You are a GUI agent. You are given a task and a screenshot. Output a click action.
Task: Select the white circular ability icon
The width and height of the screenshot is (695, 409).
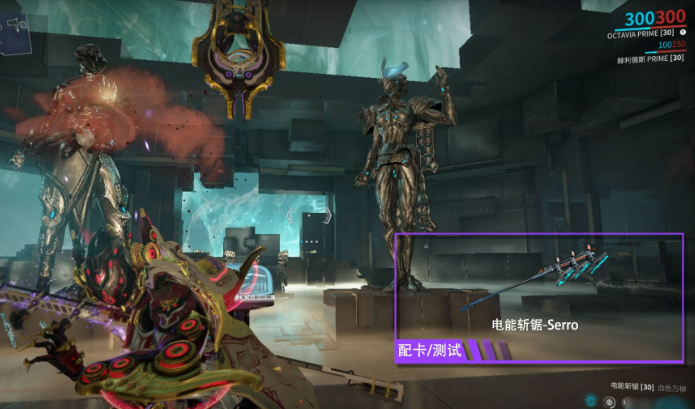click(607, 400)
